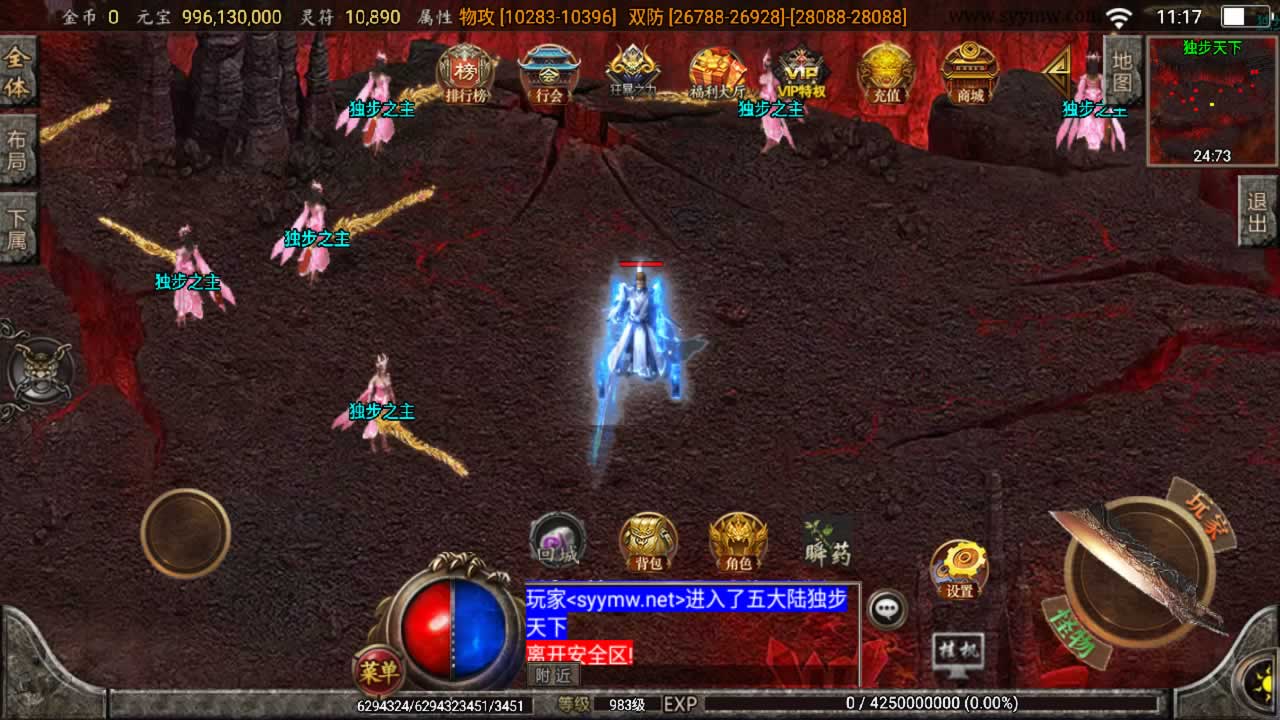Collapse the top icon row with the gold arrow

point(1056,70)
